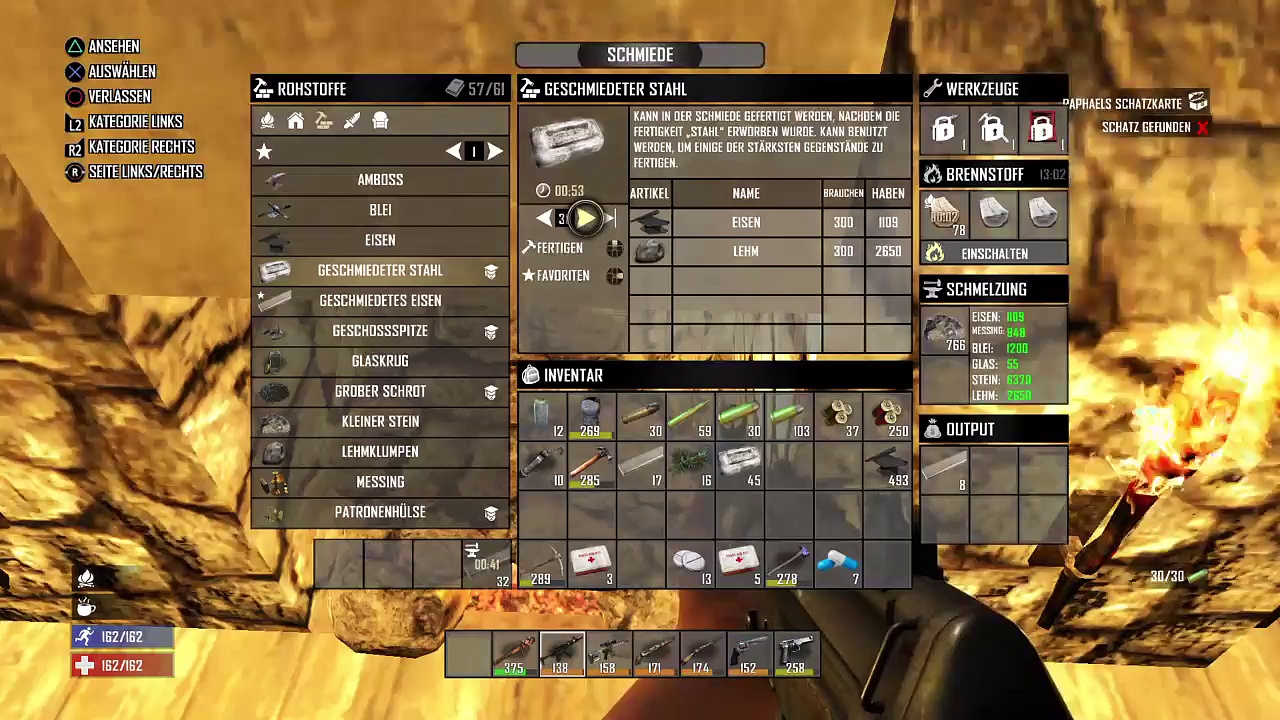Switch to the house category tab
The image size is (1280, 720).
[x=295, y=121]
